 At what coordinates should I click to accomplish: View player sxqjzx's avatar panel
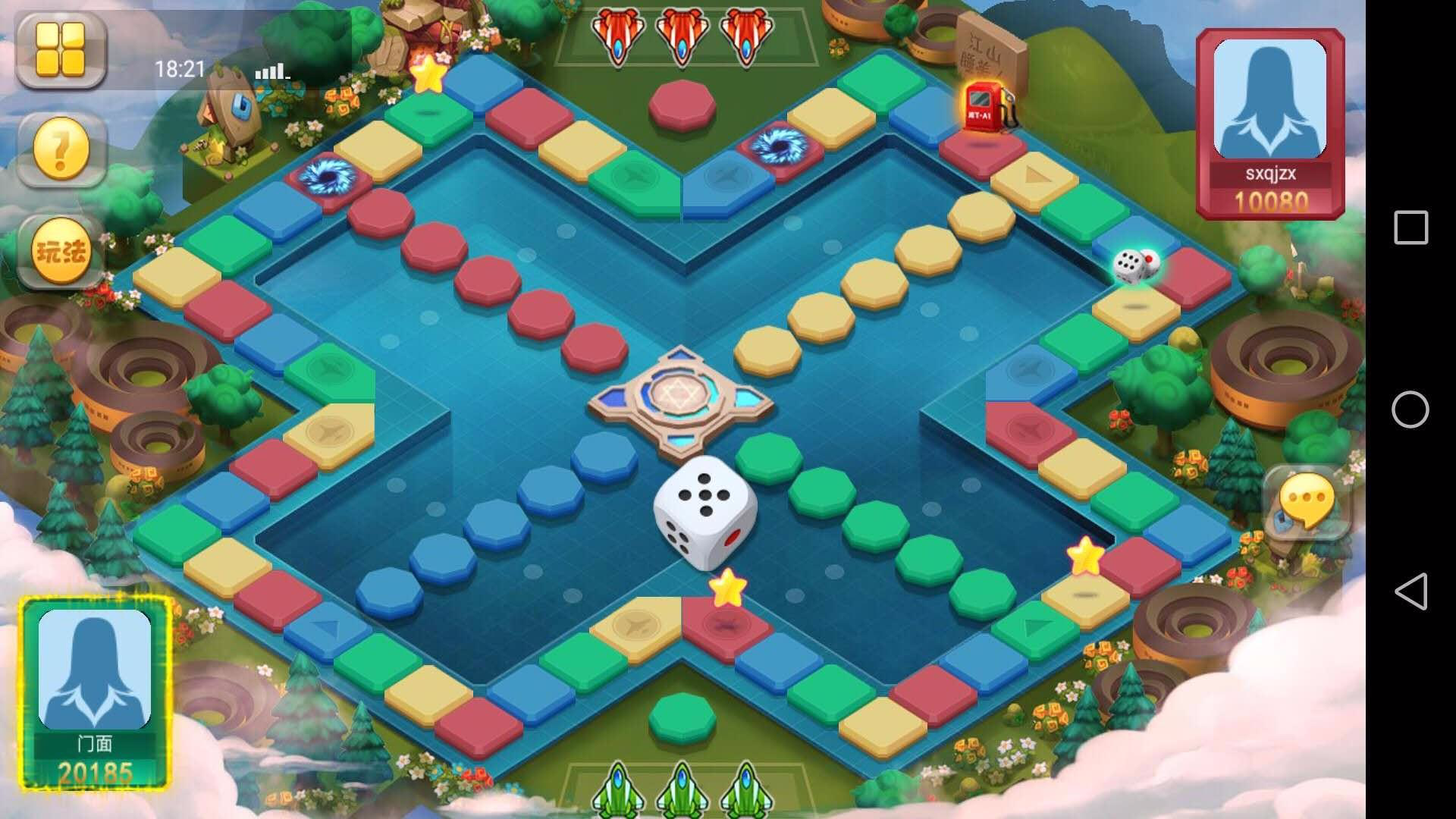[1270, 123]
